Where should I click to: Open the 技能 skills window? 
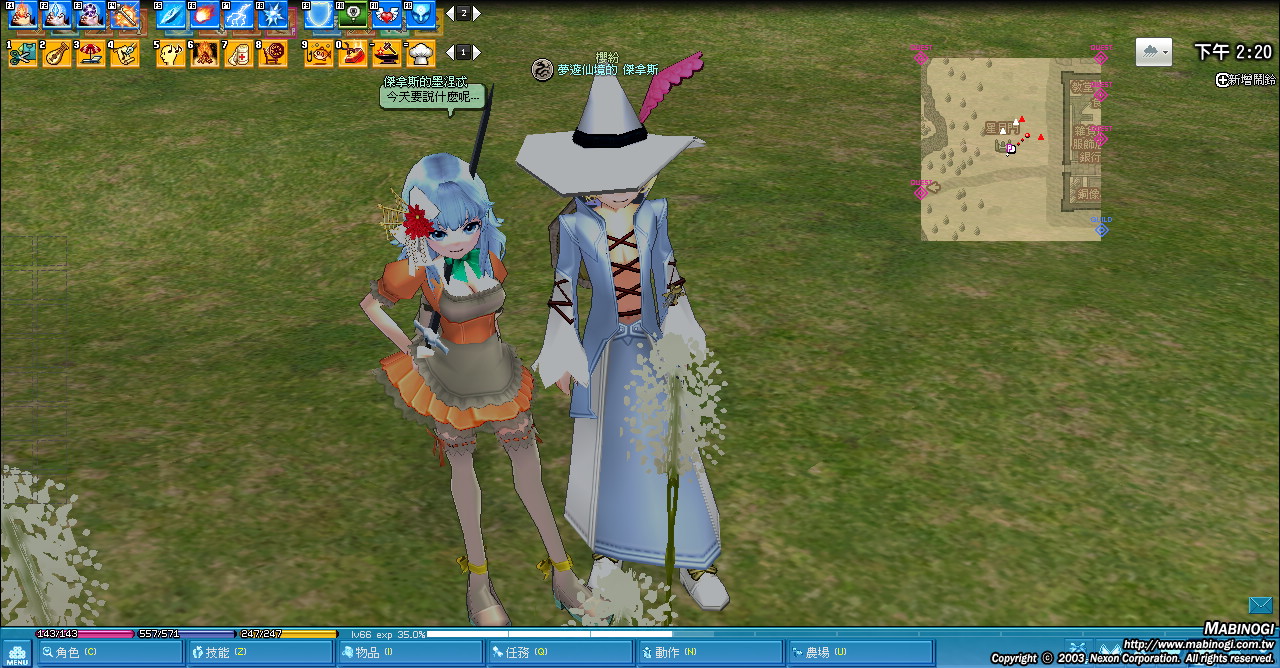pyautogui.click(x=259, y=653)
